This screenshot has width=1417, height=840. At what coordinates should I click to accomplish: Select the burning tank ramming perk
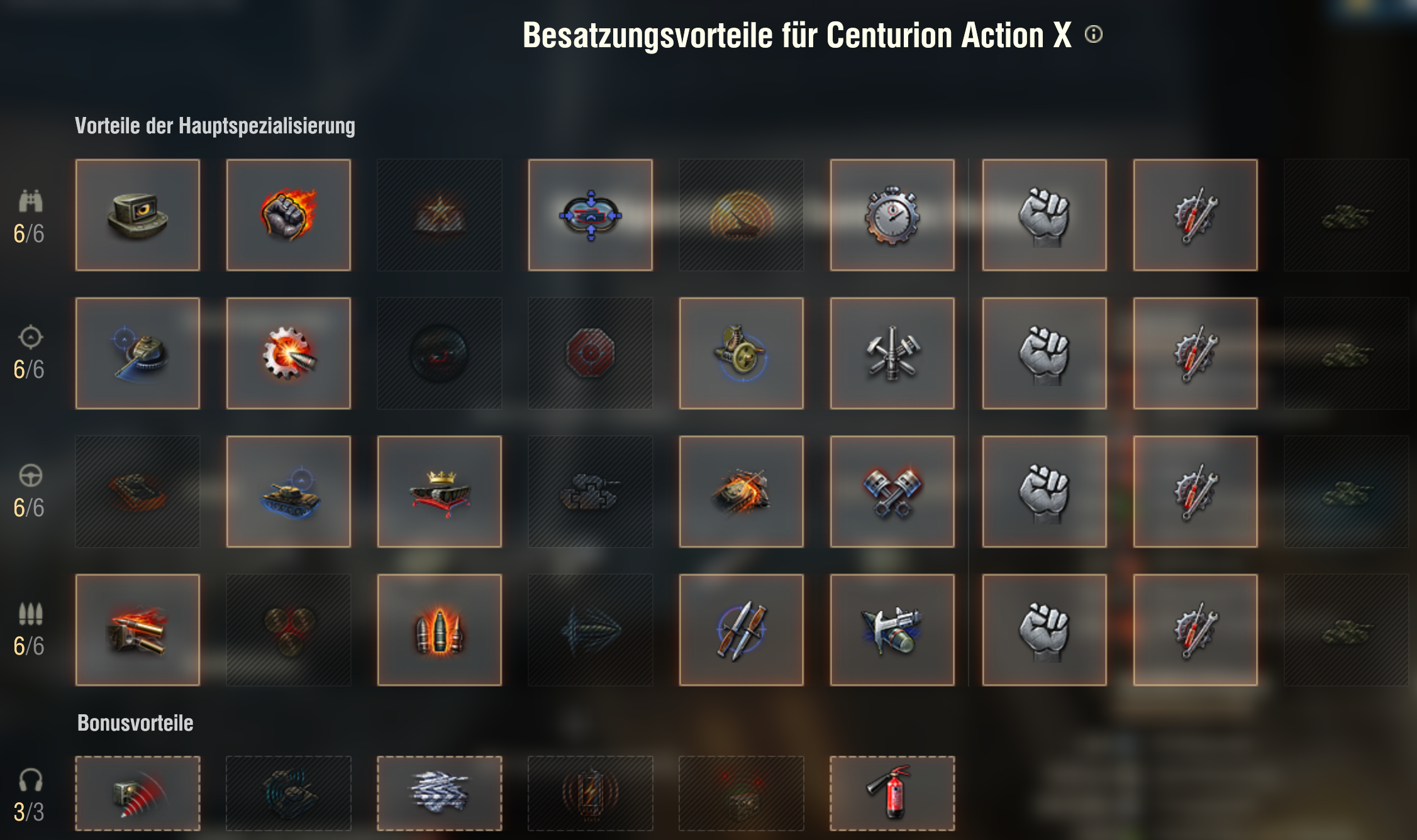pyautogui.click(x=741, y=492)
